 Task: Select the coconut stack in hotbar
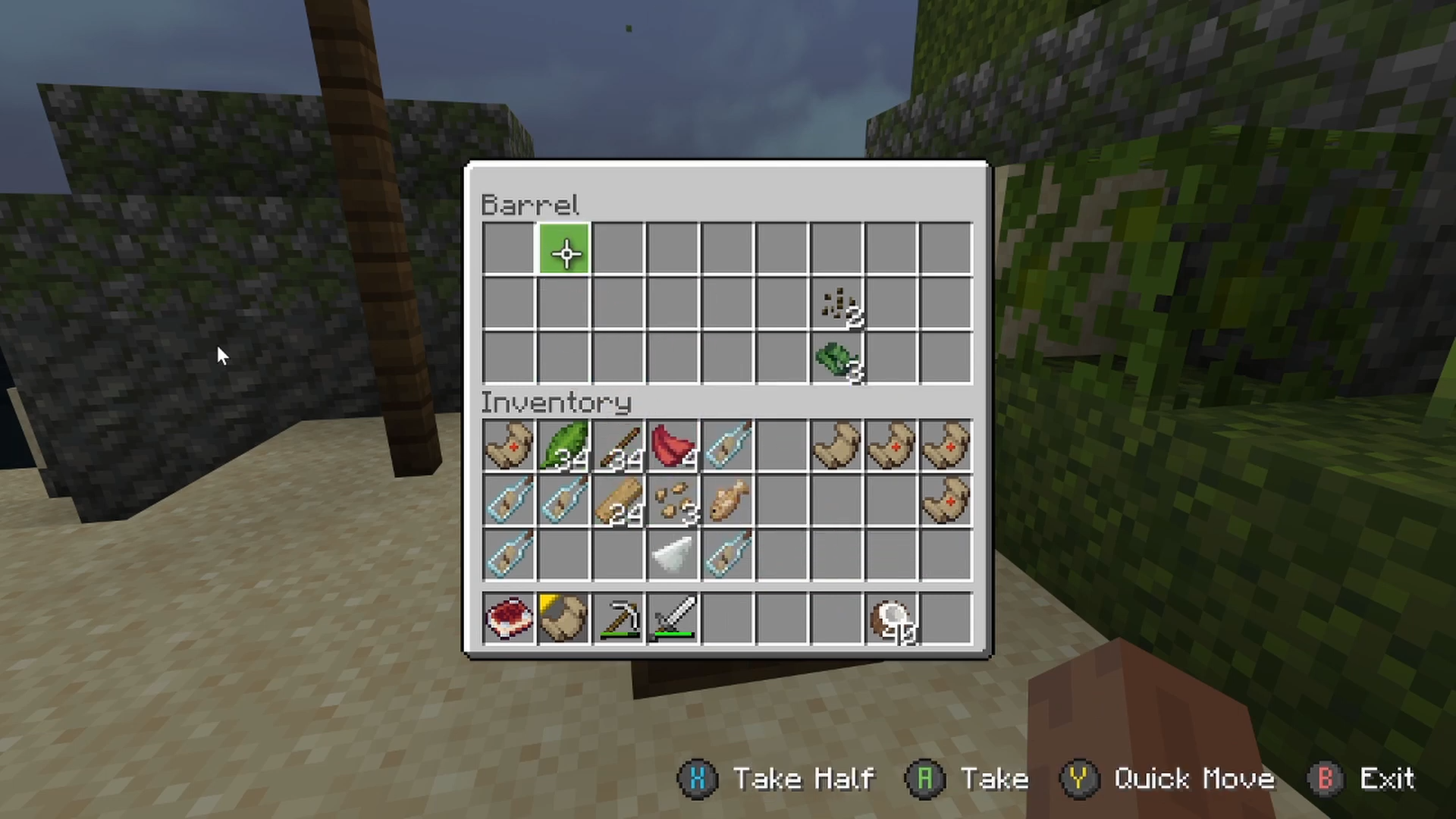(892, 618)
